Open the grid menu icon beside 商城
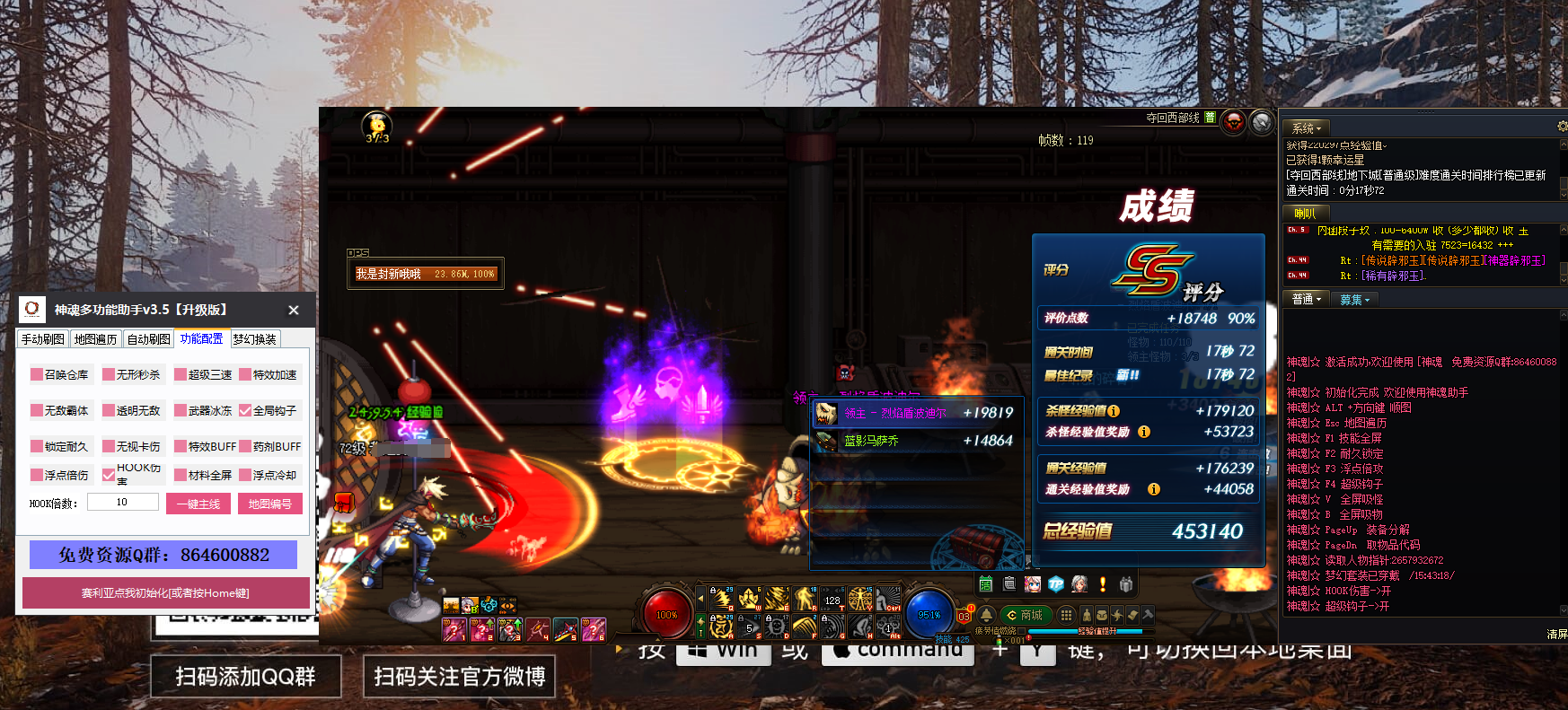 click(1066, 615)
